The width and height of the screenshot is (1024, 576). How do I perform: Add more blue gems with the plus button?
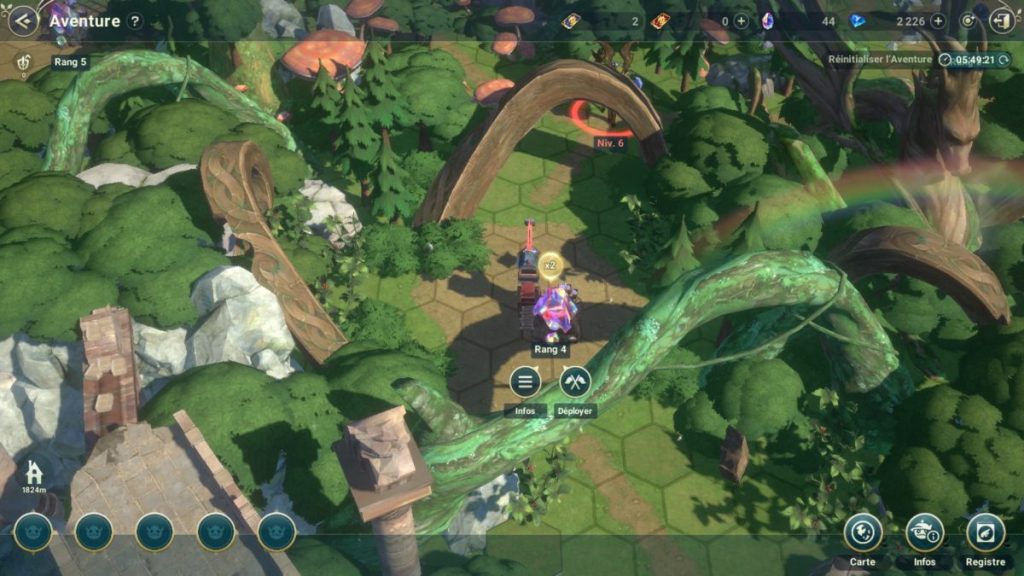point(937,21)
